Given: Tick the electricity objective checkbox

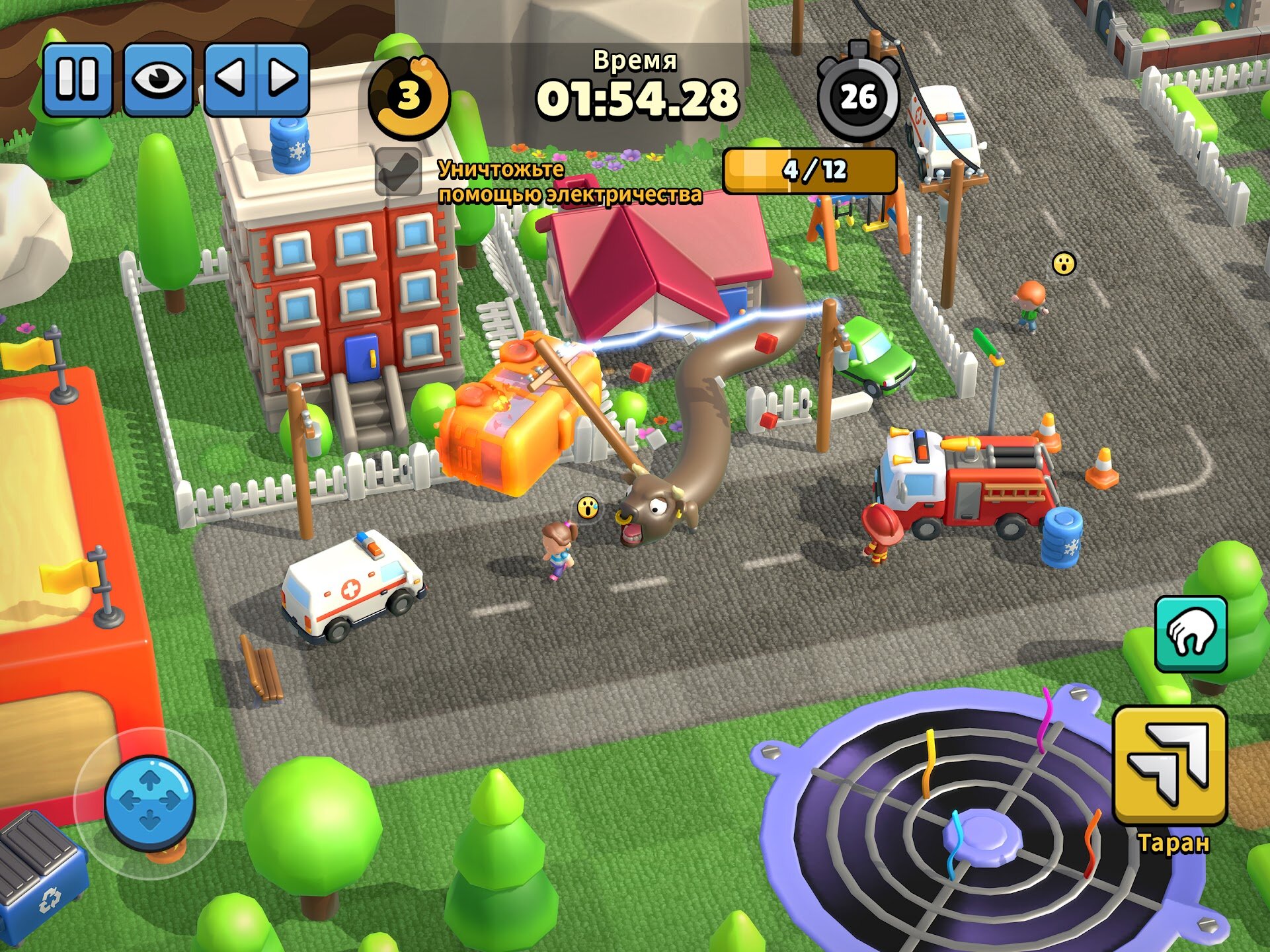Looking at the screenshot, I should 398,172.
